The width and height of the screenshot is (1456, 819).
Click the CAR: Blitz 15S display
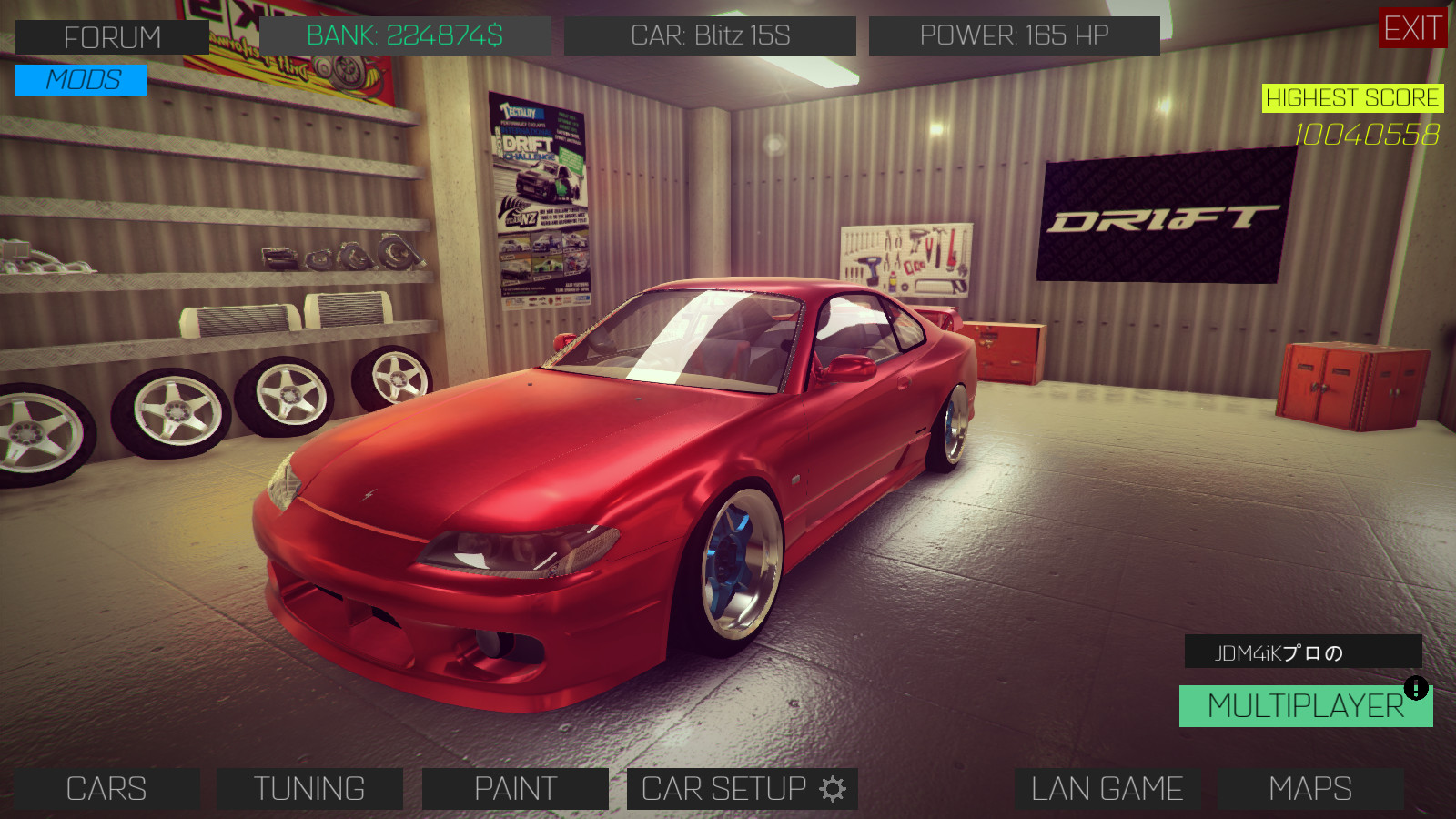click(712, 35)
